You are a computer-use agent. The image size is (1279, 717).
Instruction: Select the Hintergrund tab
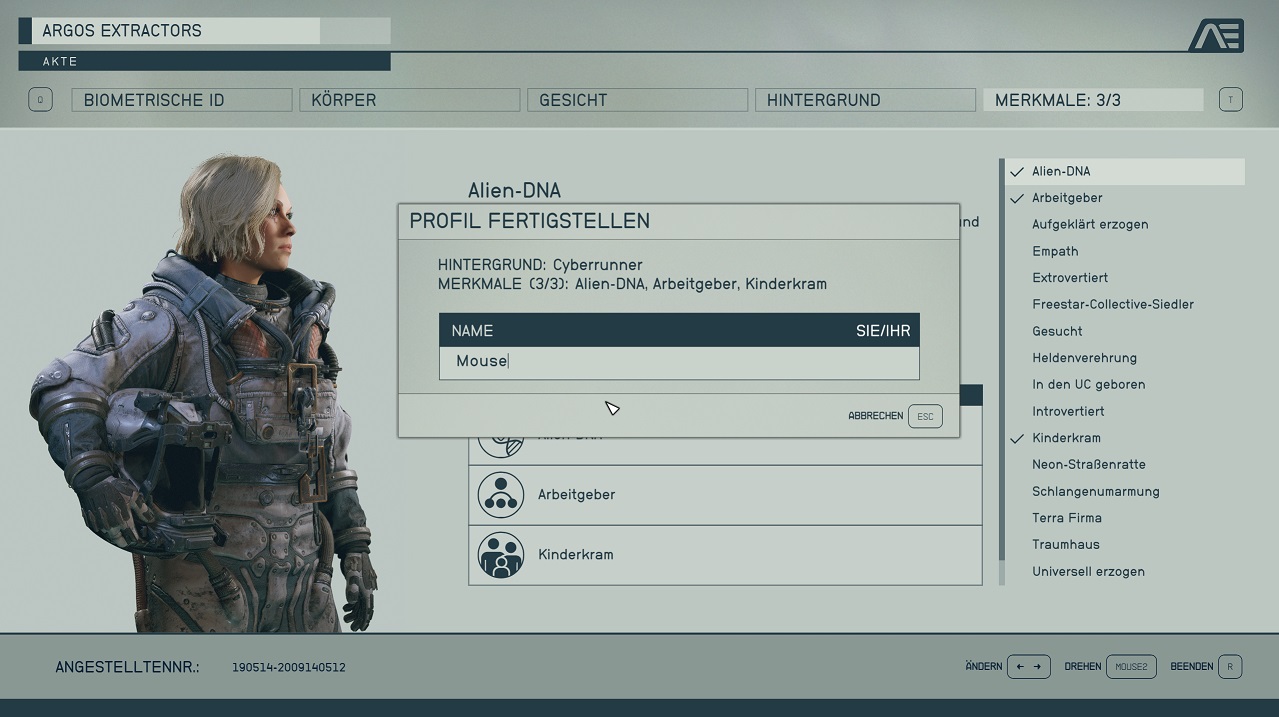[865, 100]
